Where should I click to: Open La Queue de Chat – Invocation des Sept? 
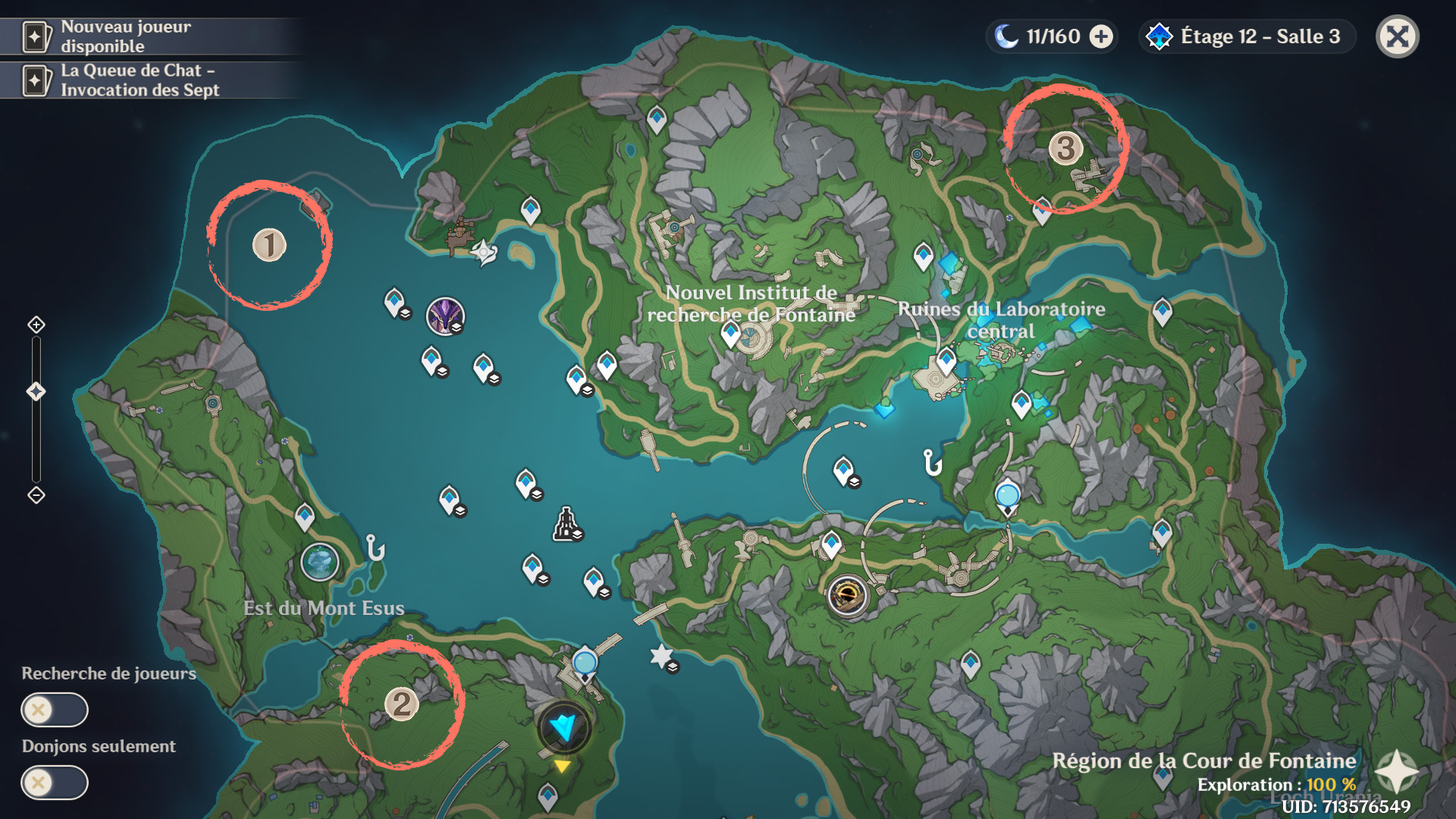coord(140,80)
